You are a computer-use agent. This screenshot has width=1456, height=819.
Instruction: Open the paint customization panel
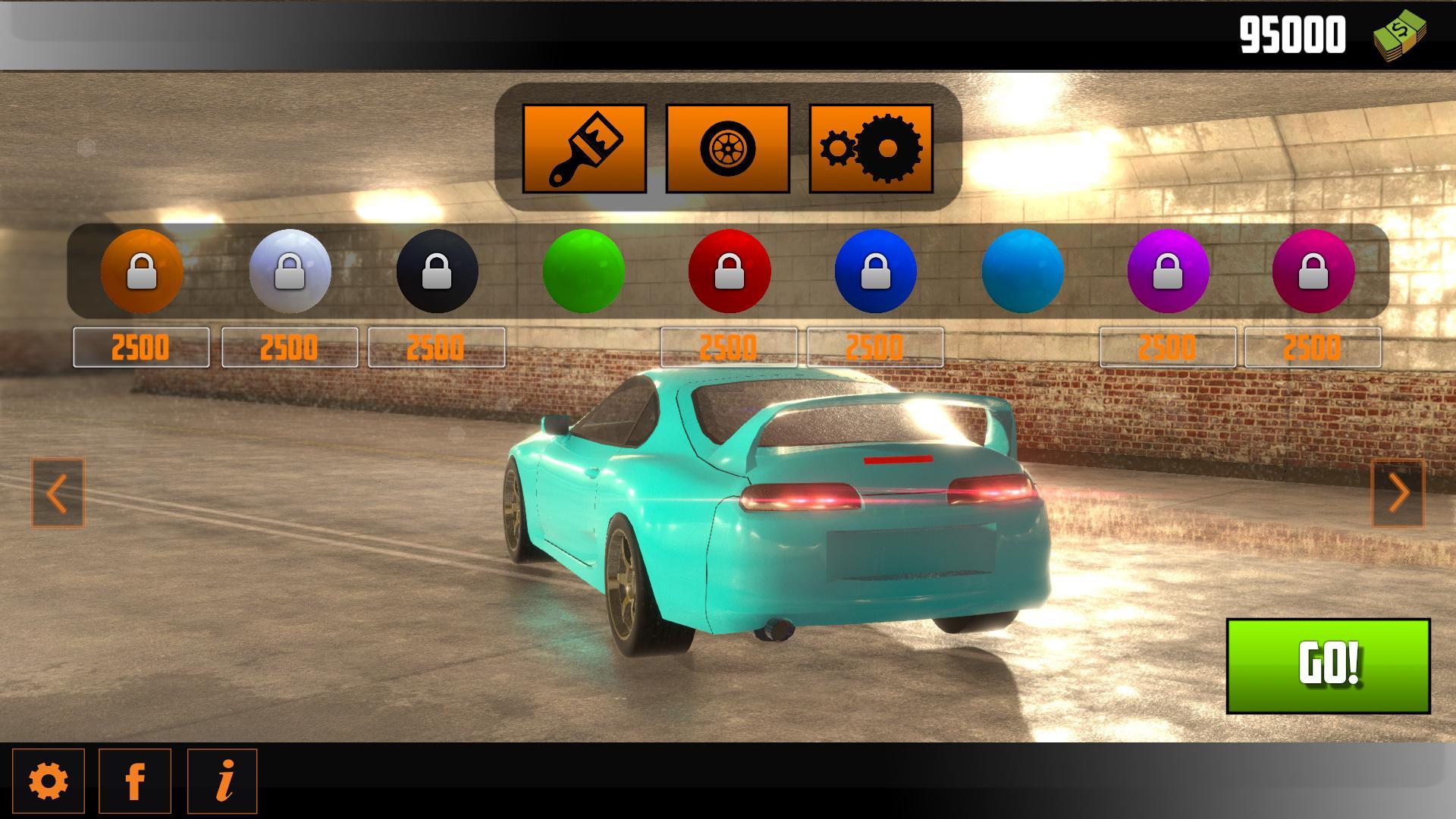(584, 150)
